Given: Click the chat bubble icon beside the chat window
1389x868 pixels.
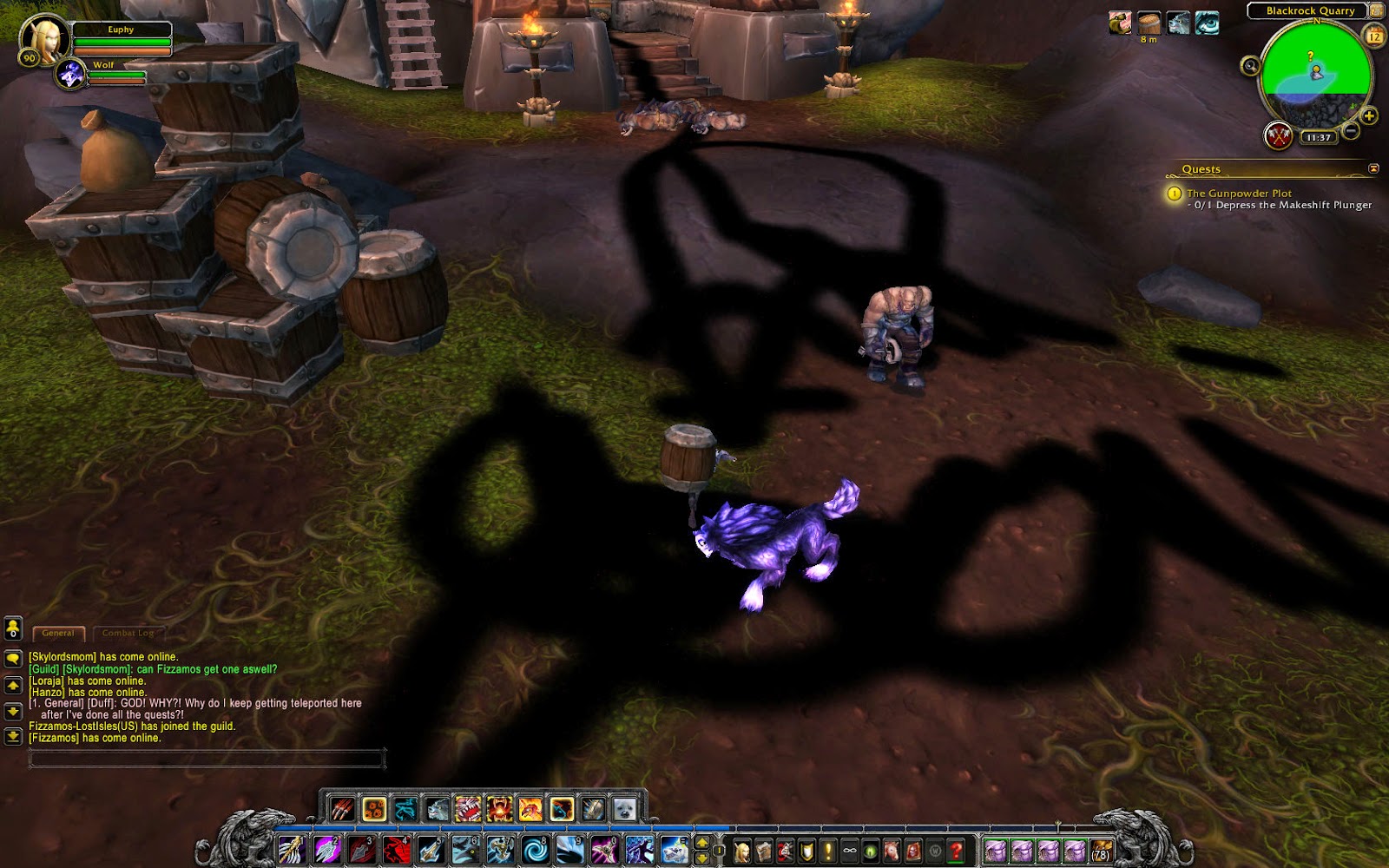Looking at the screenshot, I should coord(12,659).
